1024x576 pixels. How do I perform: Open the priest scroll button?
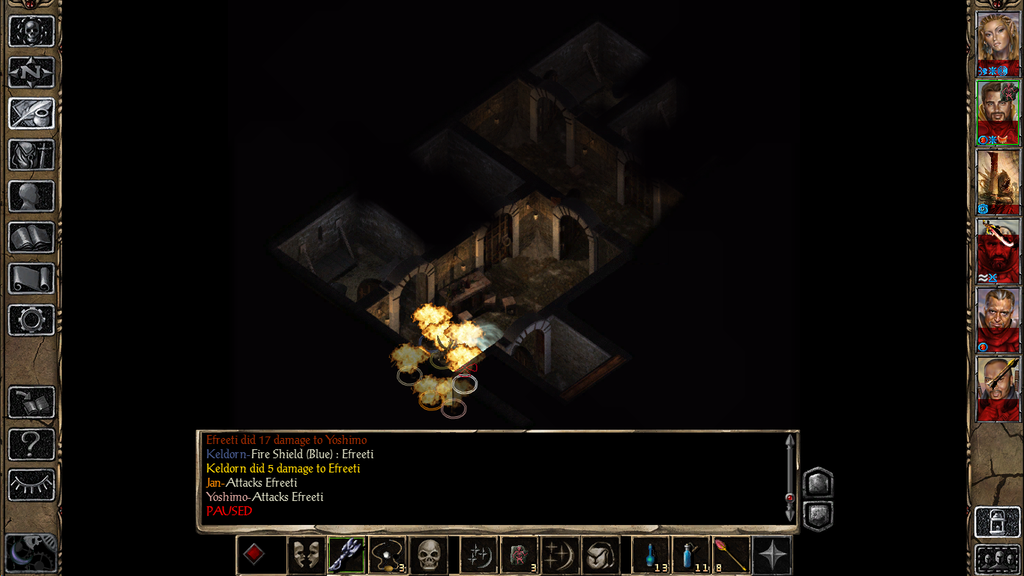(31, 278)
